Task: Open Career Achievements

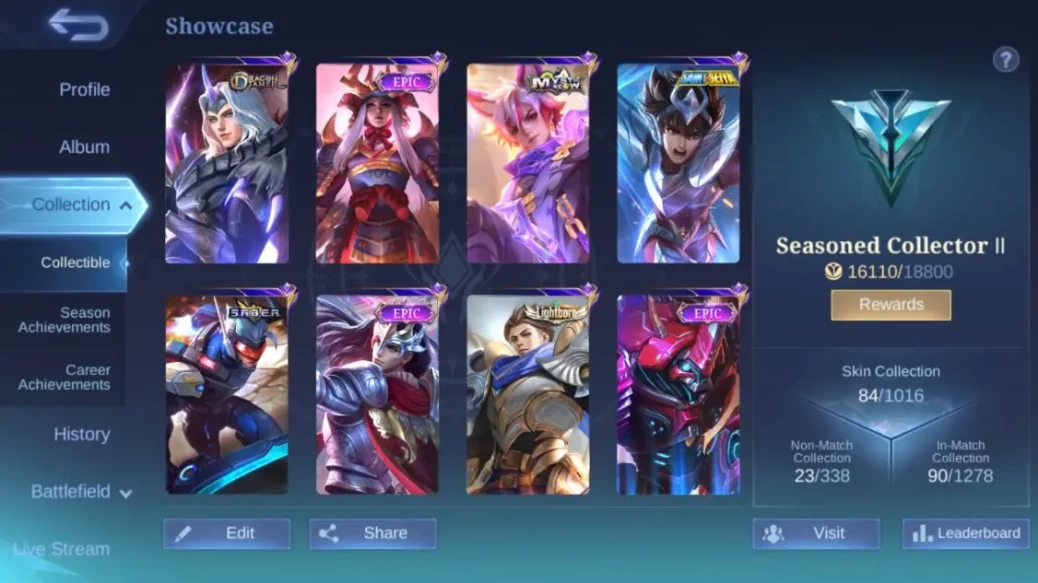Action: click(64, 377)
